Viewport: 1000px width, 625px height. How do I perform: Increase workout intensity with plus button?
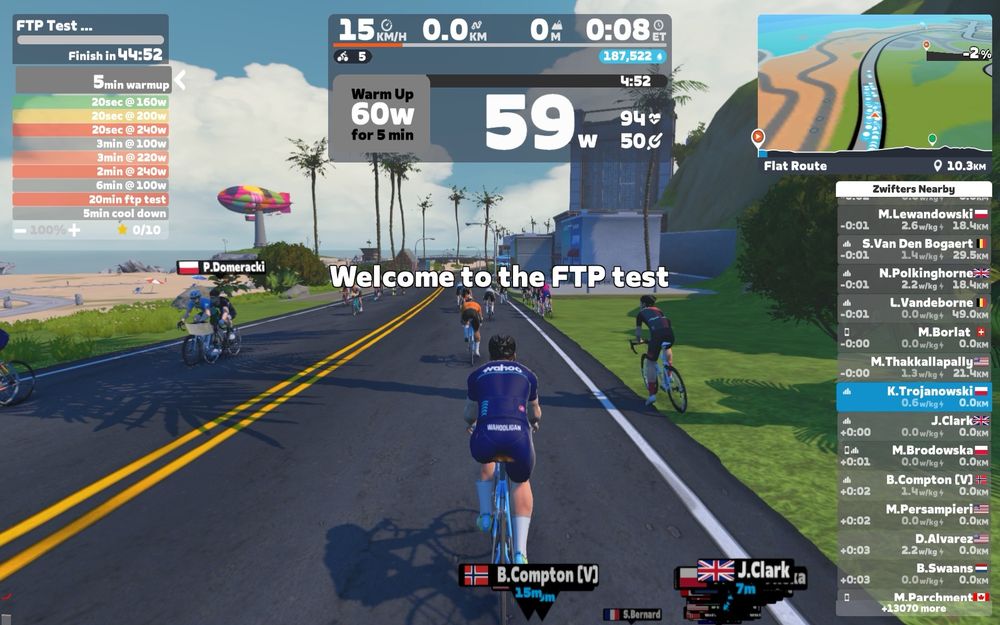pyautogui.click(x=73, y=230)
